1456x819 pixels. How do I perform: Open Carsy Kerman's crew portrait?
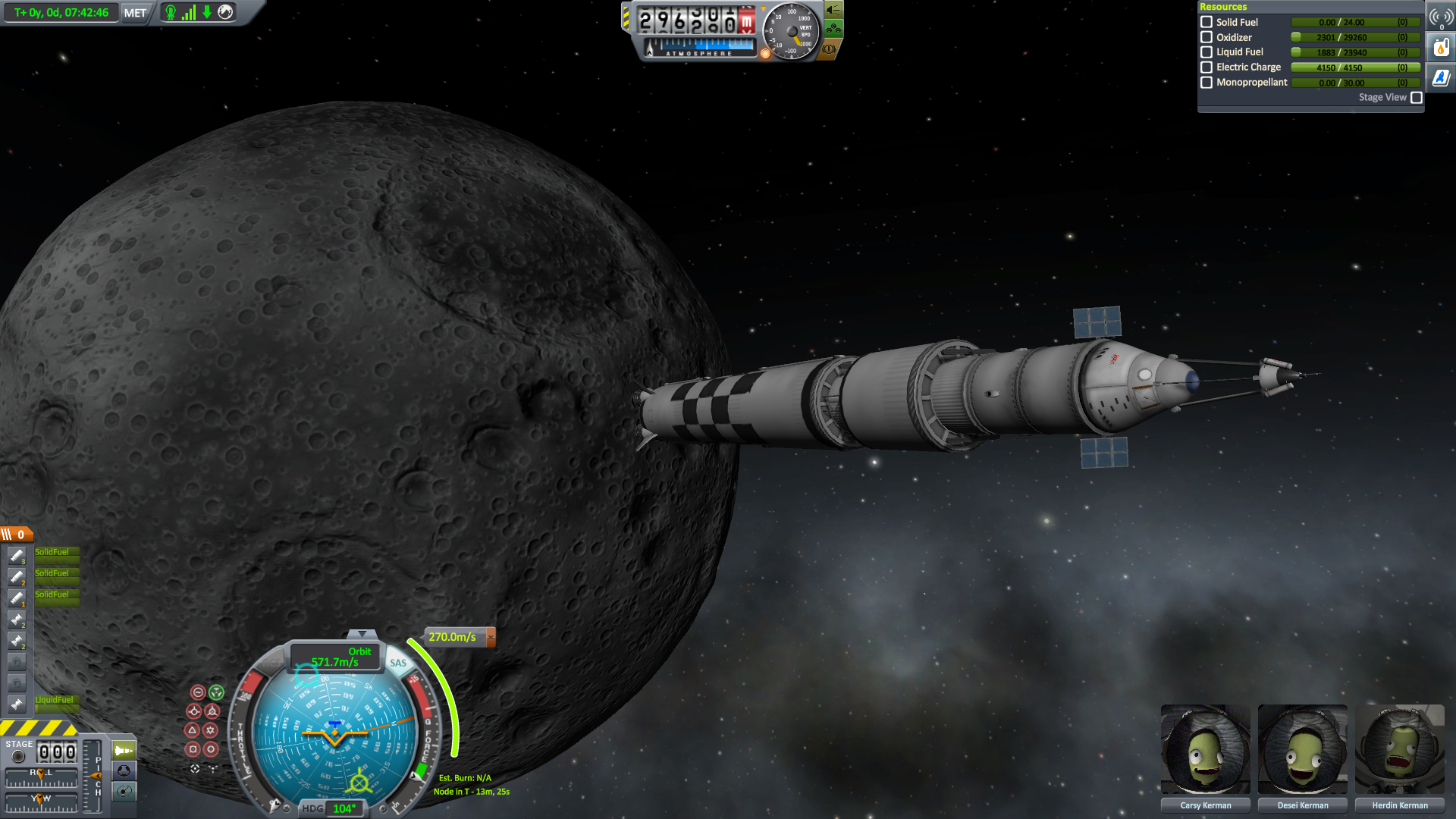click(1205, 750)
